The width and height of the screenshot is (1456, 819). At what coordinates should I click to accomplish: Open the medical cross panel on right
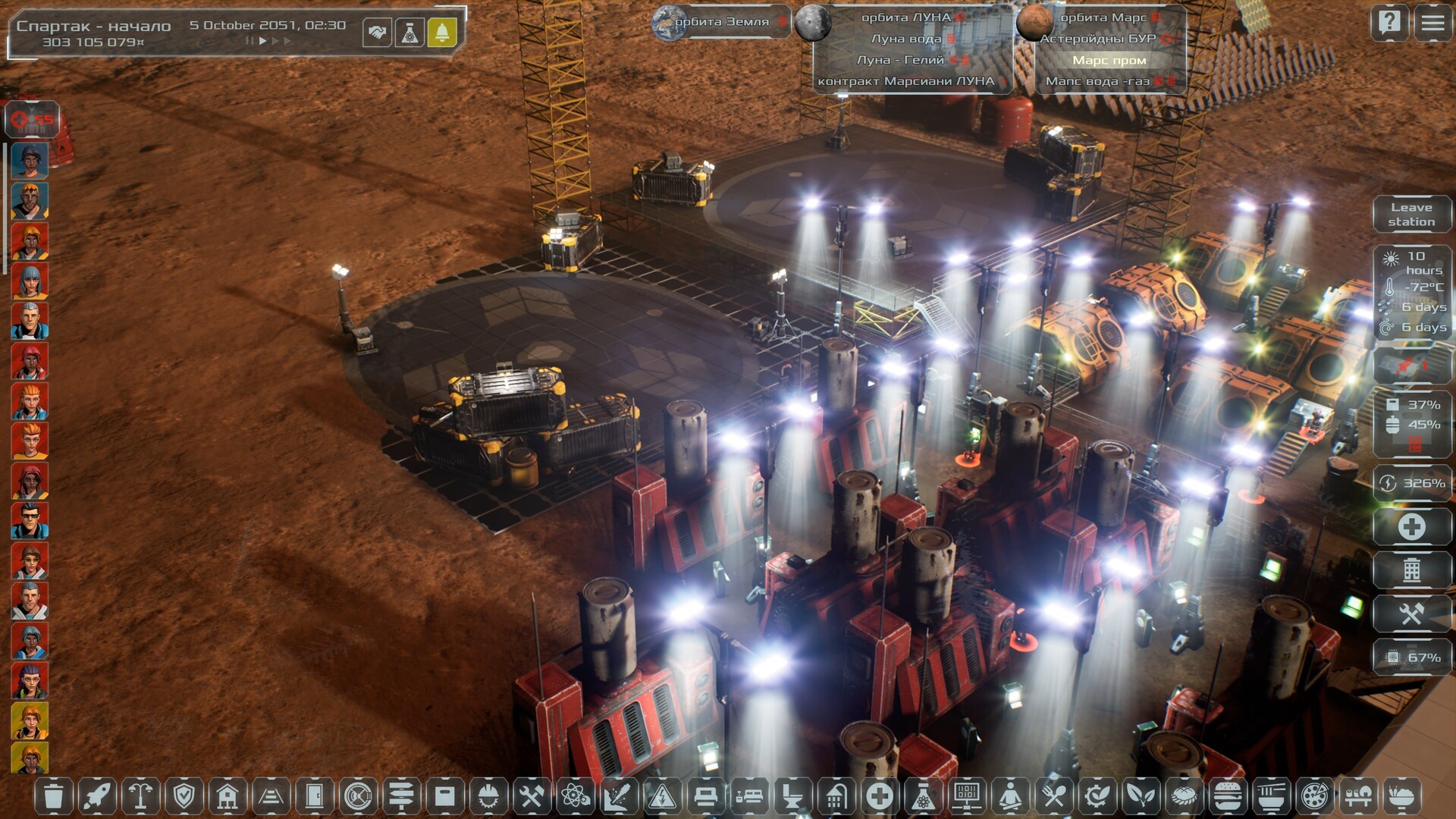(x=1411, y=527)
